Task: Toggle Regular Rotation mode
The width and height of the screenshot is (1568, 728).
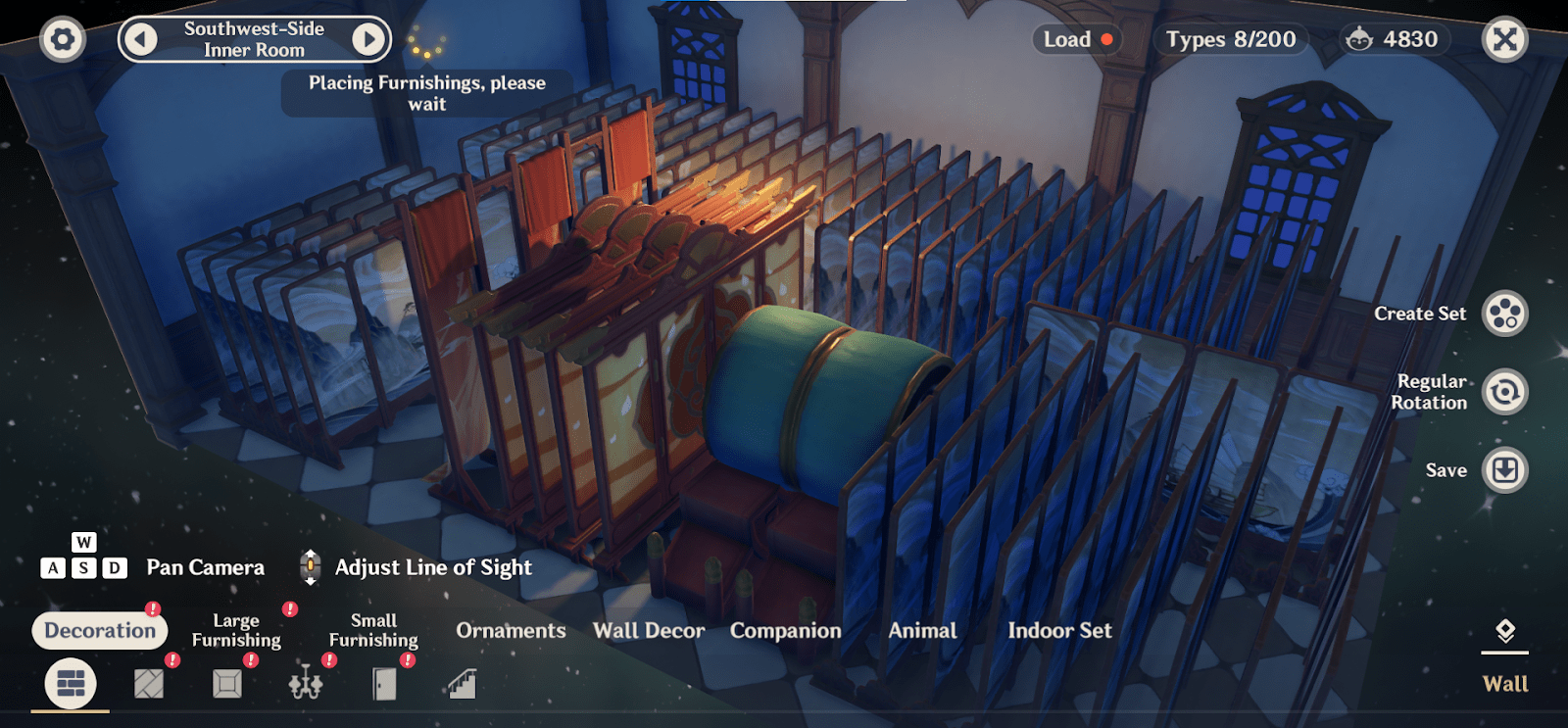Action: [1504, 392]
